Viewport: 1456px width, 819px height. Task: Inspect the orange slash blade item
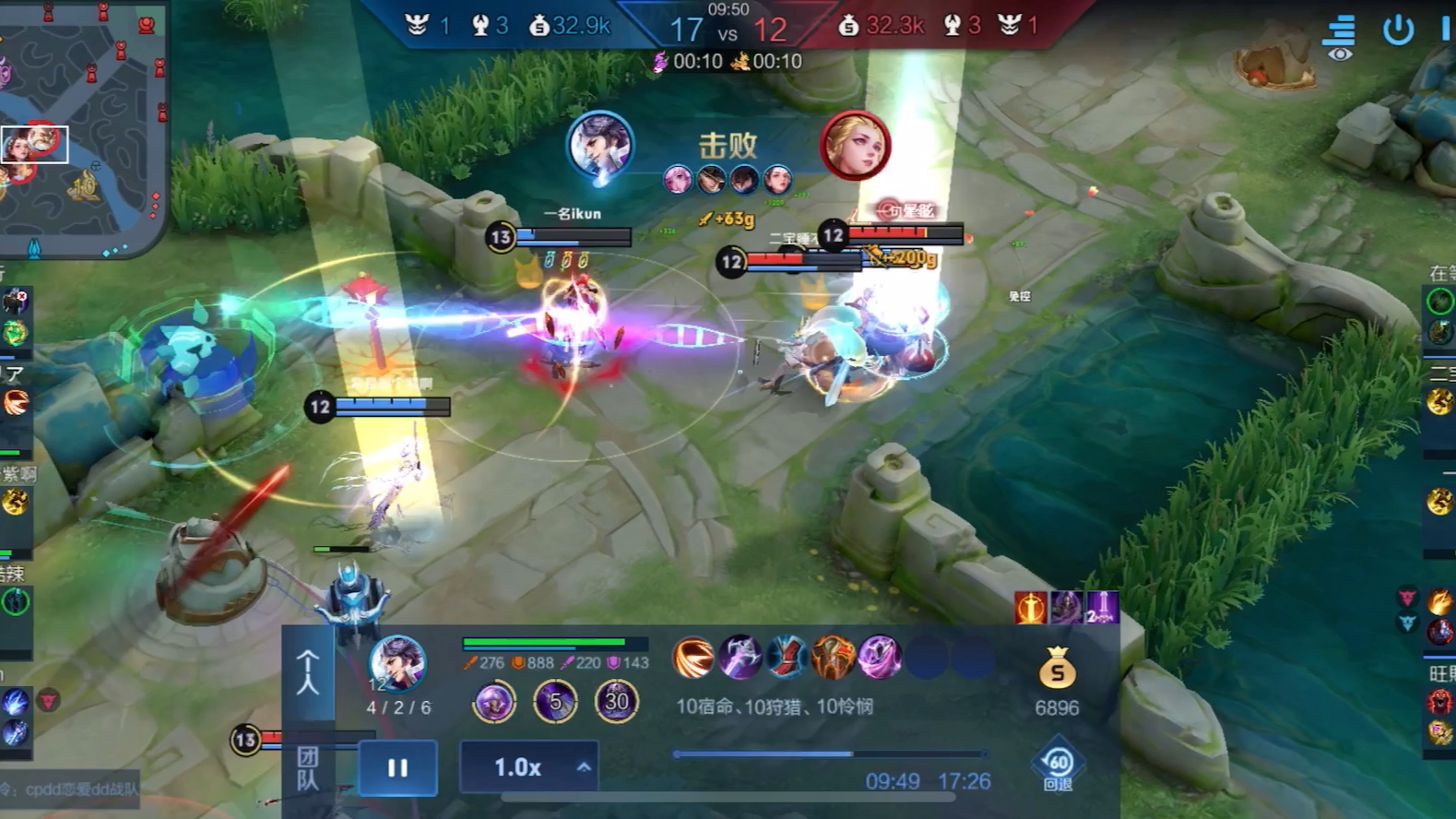[x=693, y=658]
